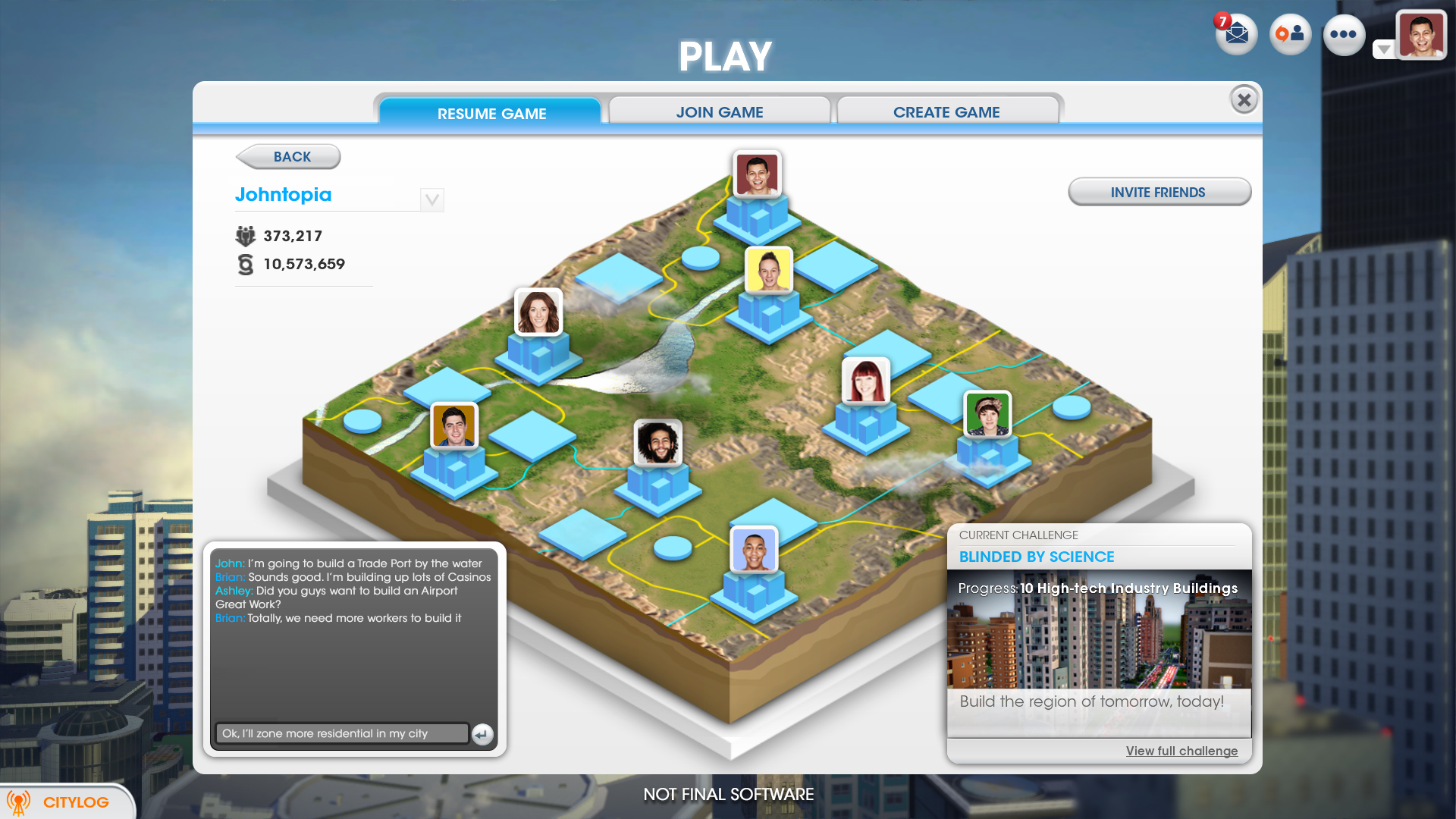Open the profile dropdown arrow beside your avatar
This screenshot has height=819, width=1456.
coord(1385,48)
